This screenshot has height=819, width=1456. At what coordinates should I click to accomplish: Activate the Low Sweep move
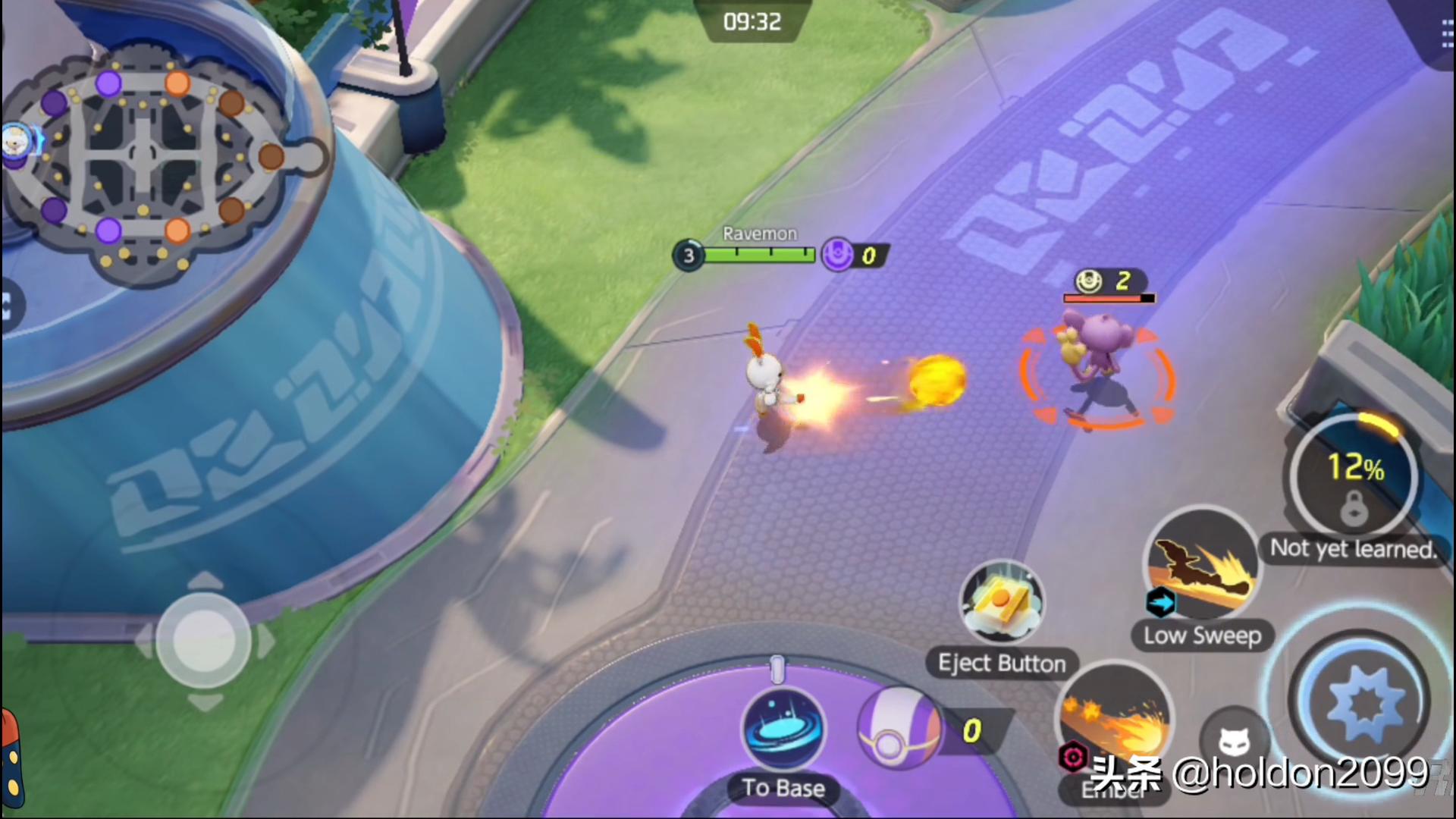[1201, 564]
